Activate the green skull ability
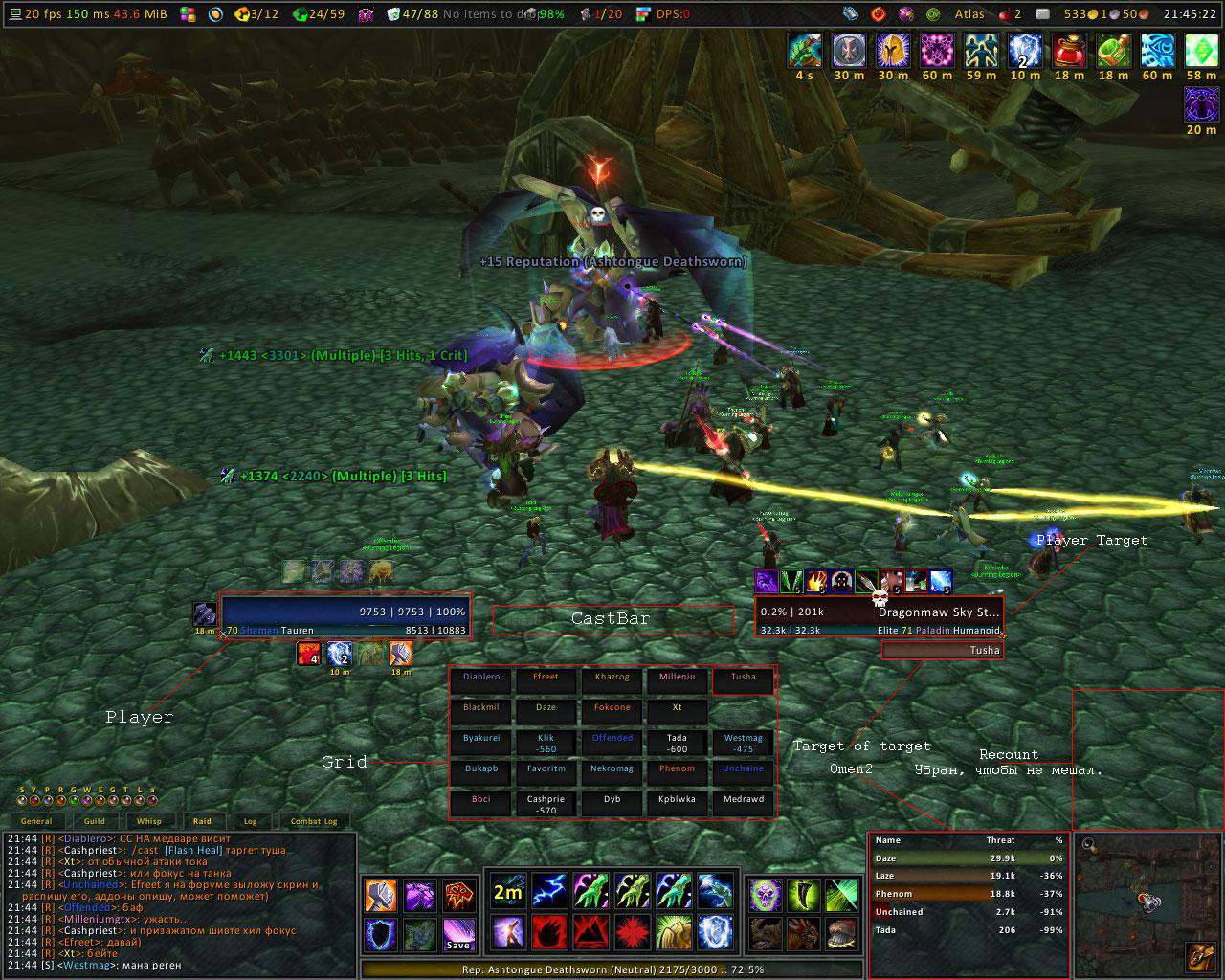The height and width of the screenshot is (980, 1225). [x=765, y=896]
